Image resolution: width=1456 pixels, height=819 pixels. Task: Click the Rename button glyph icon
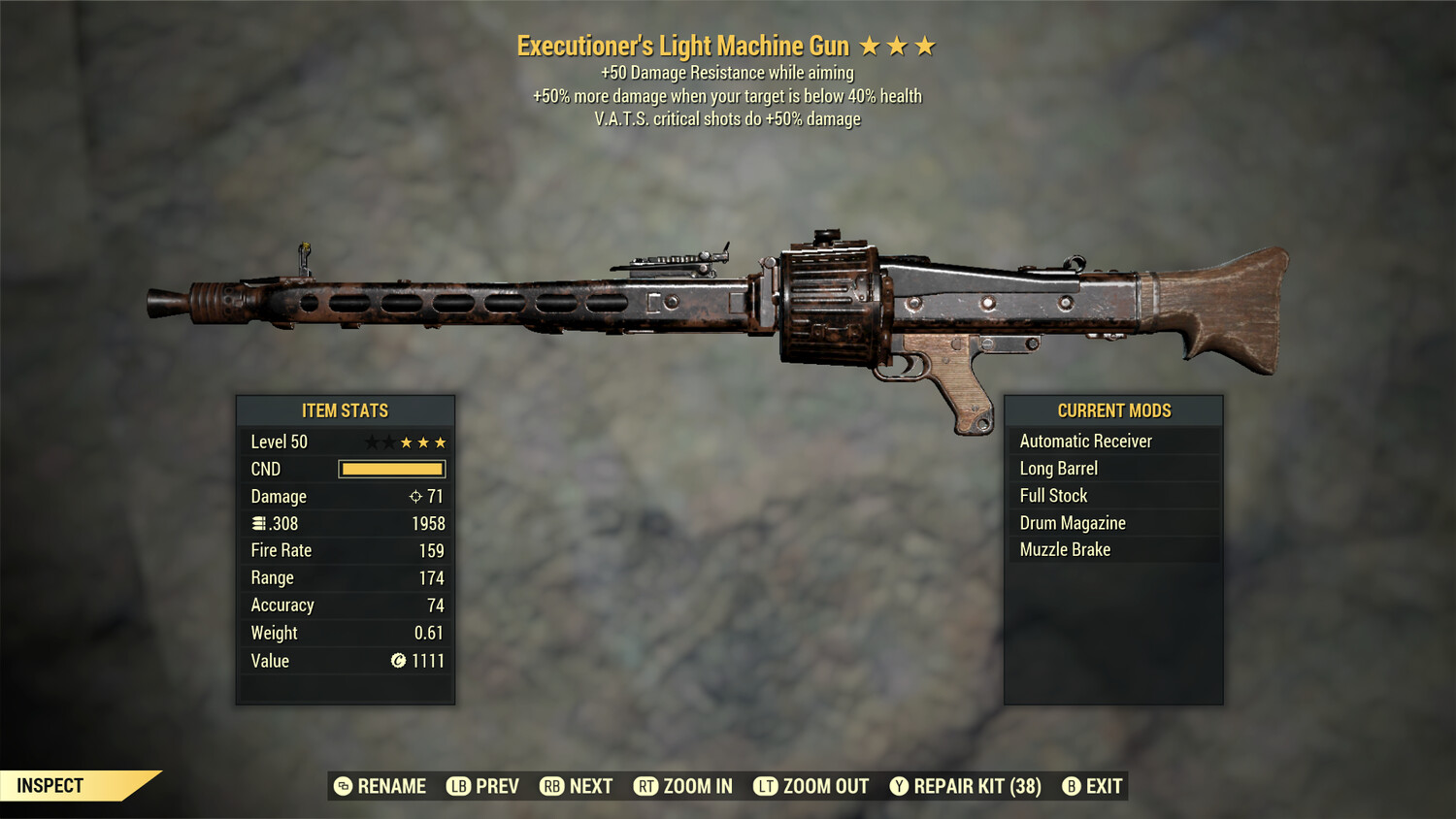(x=342, y=786)
